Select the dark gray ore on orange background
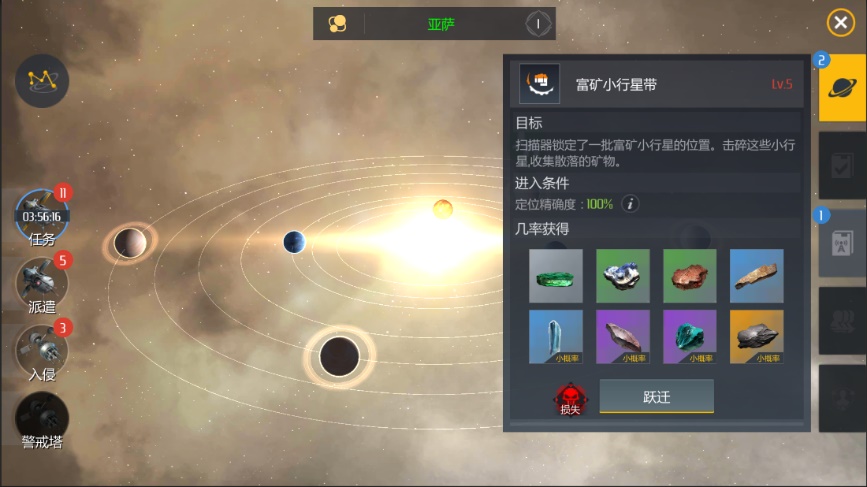The height and width of the screenshot is (487, 867). pos(757,337)
